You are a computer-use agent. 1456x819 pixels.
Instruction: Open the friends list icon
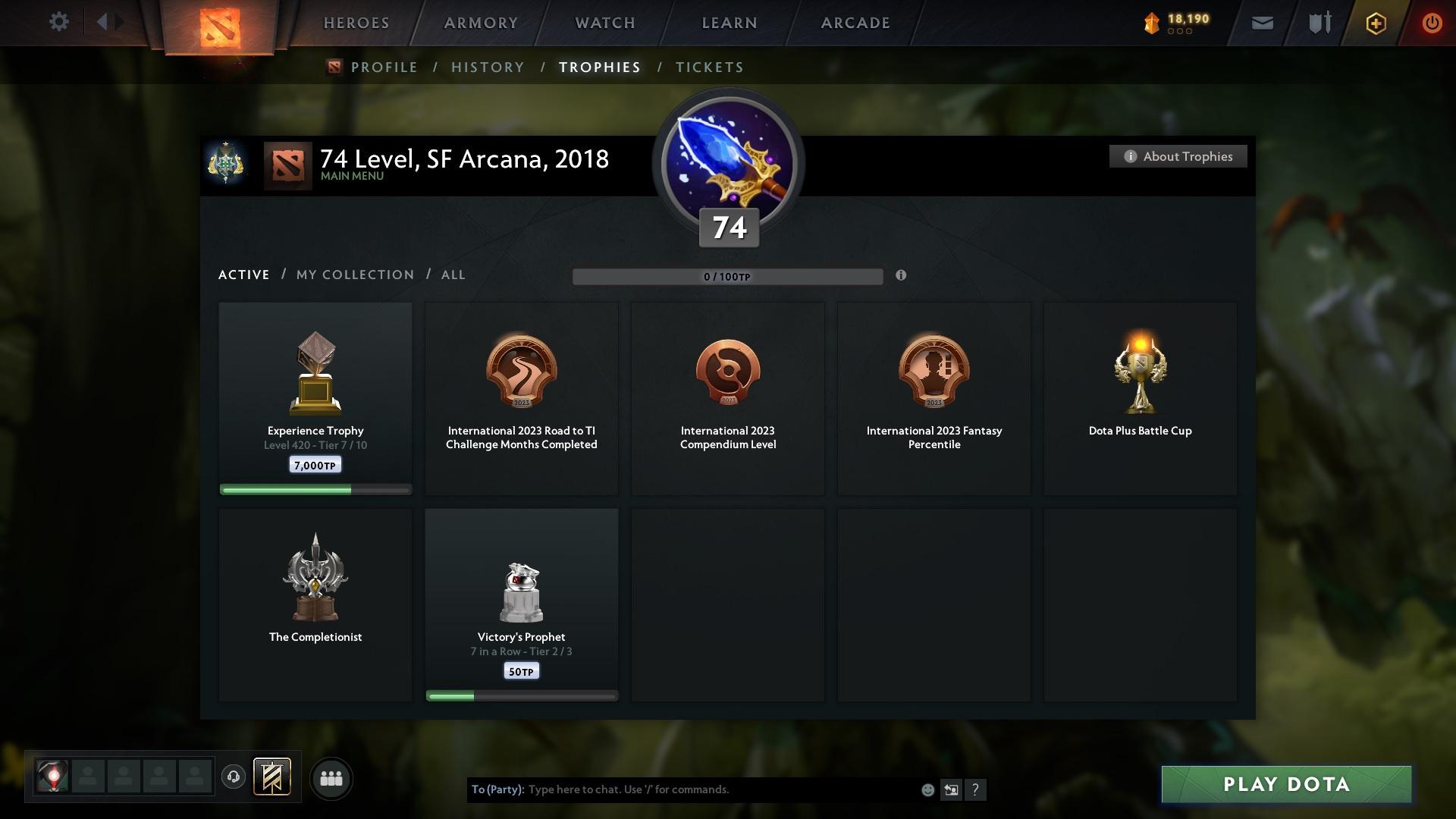point(331,778)
